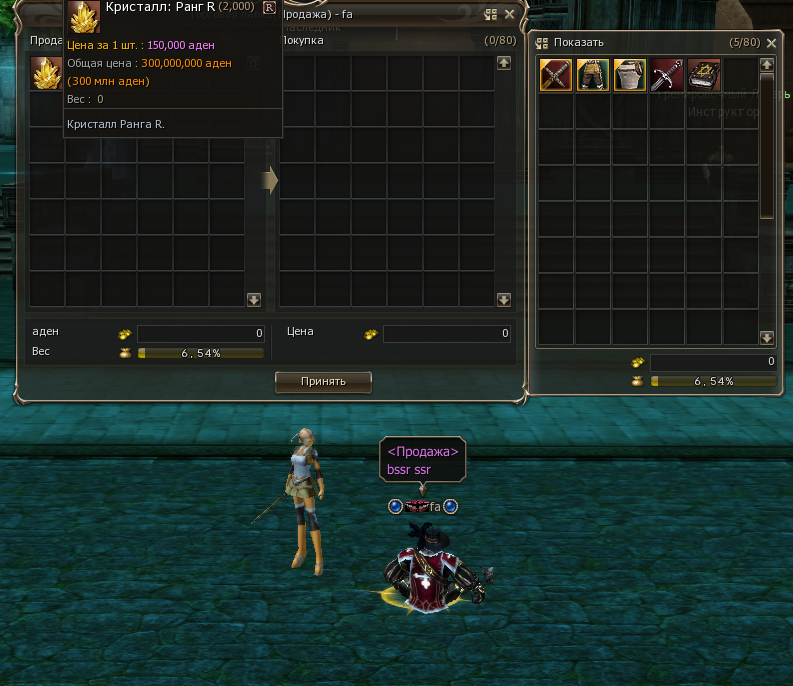Click the spellbook with the star emblem
This screenshot has width=793, height=686.
pos(704,76)
